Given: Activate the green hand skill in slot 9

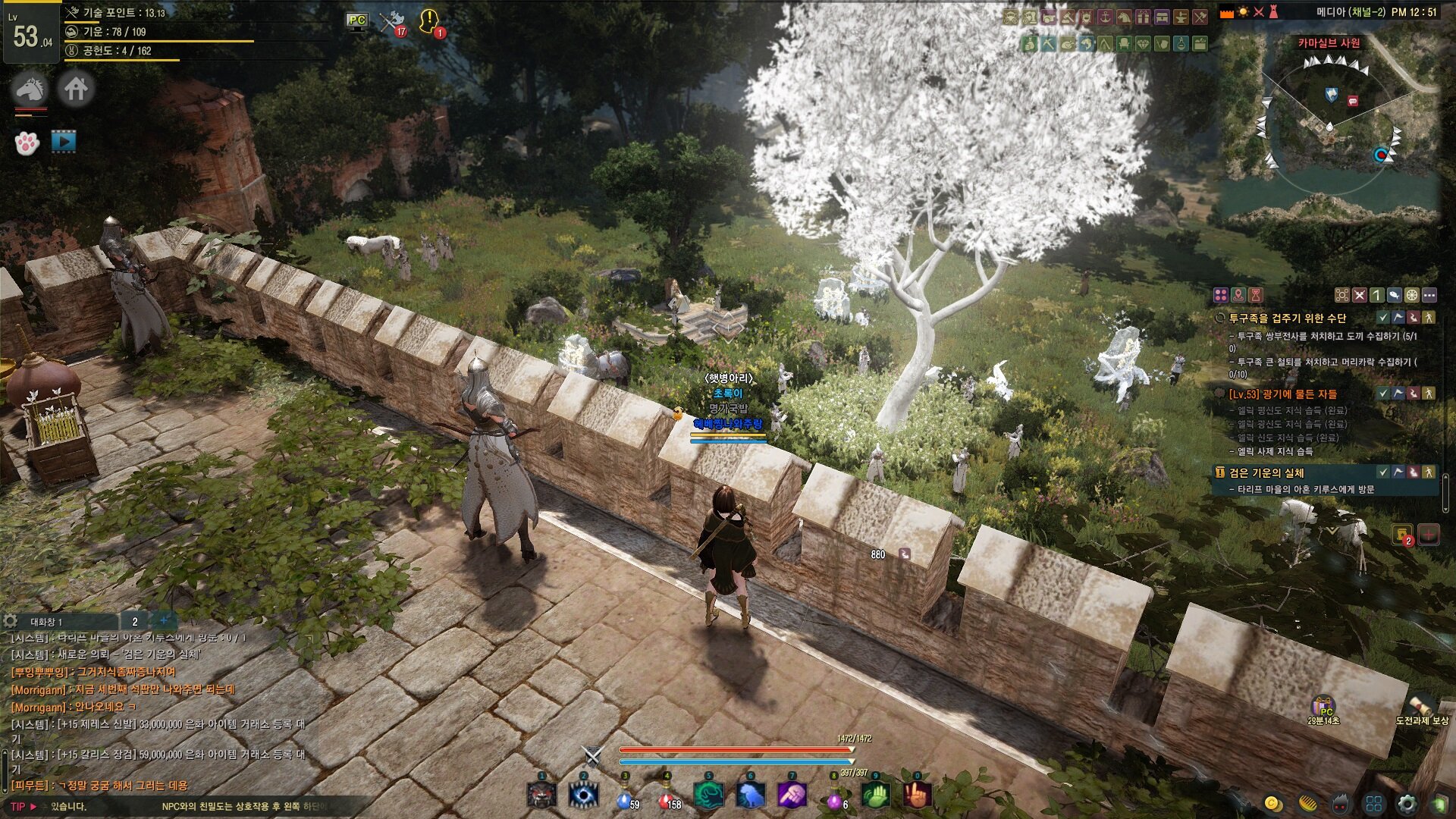Looking at the screenshot, I should pyautogui.click(x=875, y=795).
